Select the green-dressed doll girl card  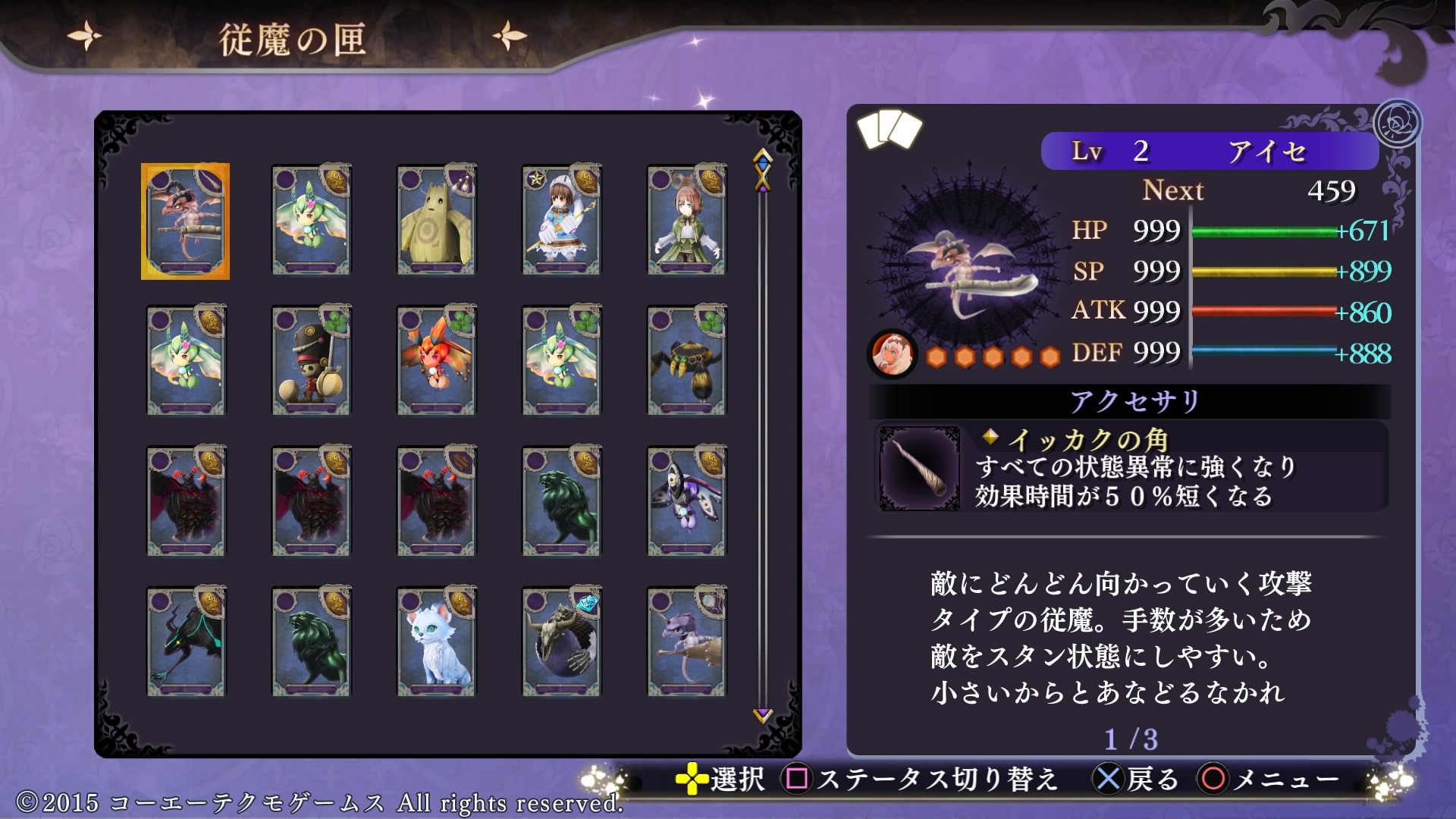(686, 221)
